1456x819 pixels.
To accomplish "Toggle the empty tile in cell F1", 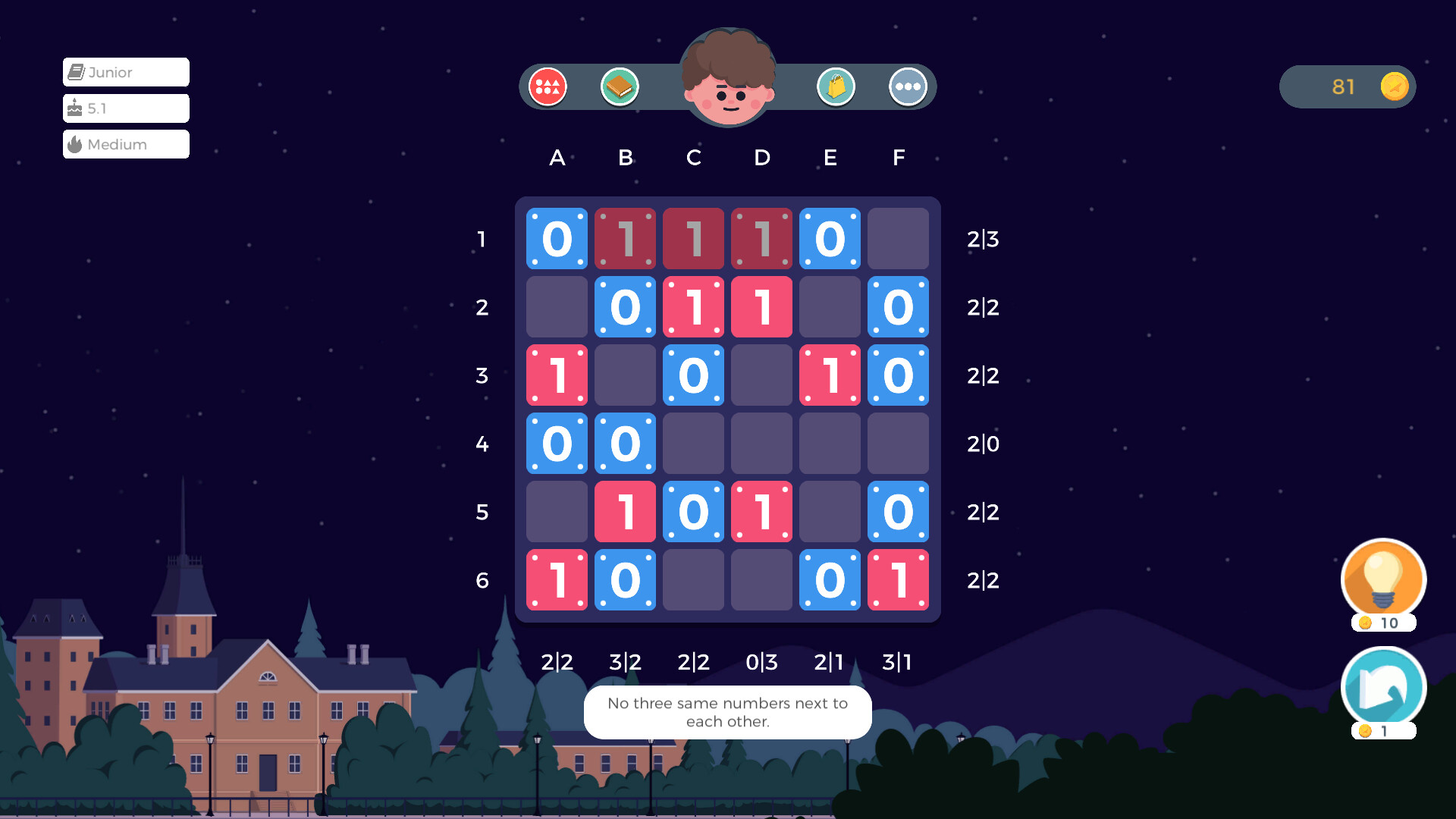I will [x=898, y=239].
